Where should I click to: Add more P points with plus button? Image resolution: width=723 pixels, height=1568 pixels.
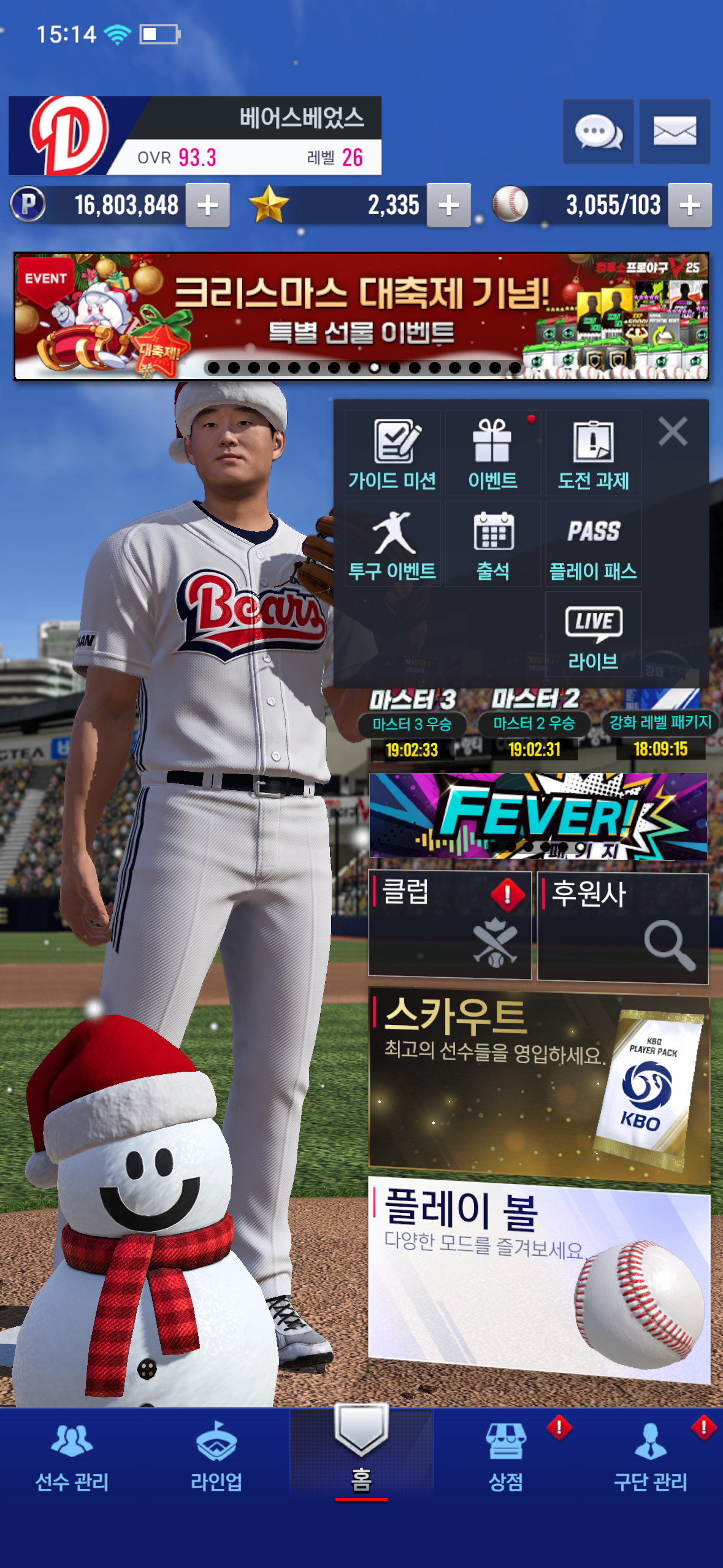click(x=208, y=206)
